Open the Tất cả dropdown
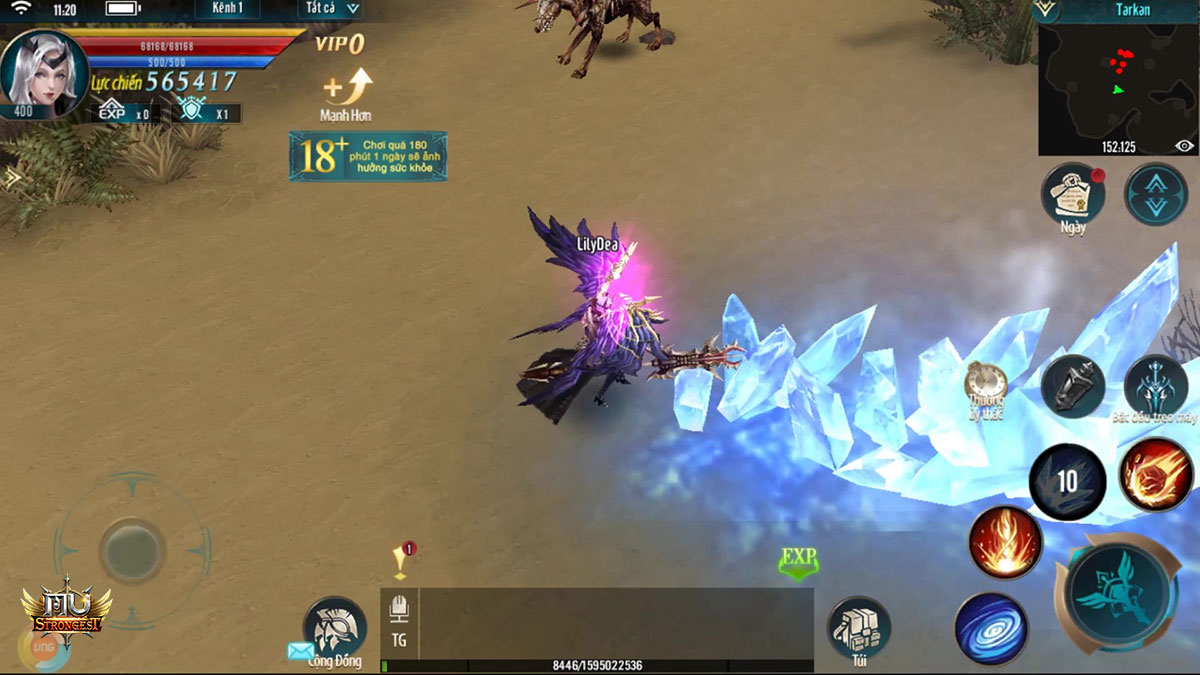1200x675 pixels. pos(331,9)
